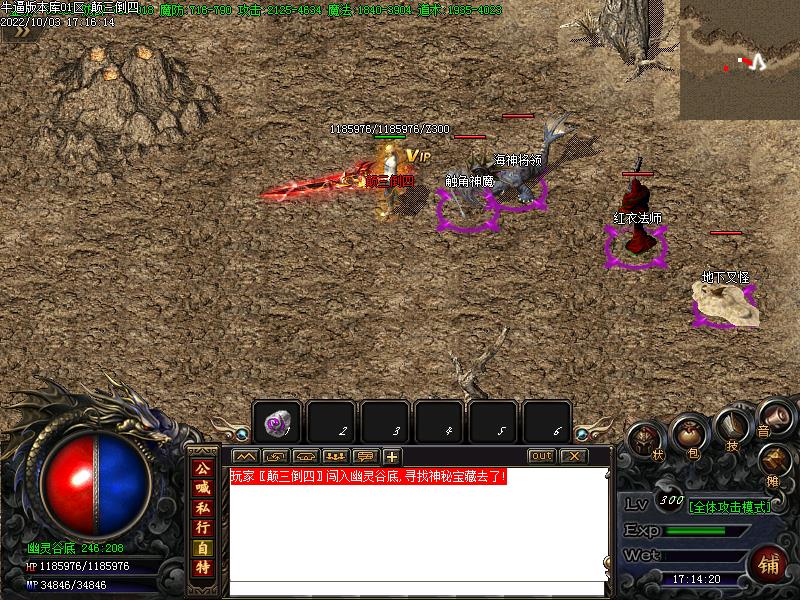Select the 特 special chat channel
Viewport: 800px width, 600px height.
tap(203, 567)
